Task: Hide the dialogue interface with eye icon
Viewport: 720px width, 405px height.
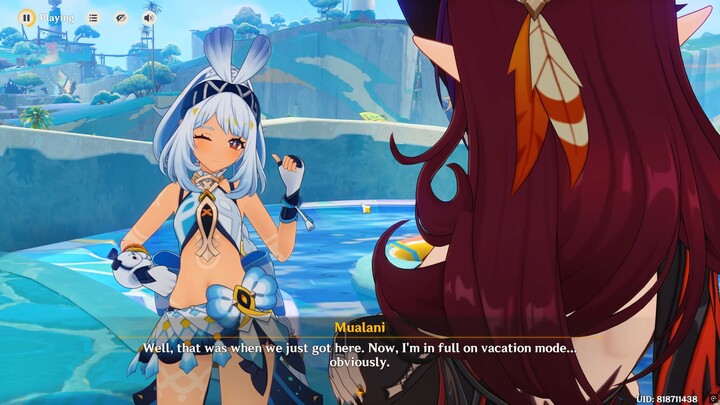Action: [121, 17]
